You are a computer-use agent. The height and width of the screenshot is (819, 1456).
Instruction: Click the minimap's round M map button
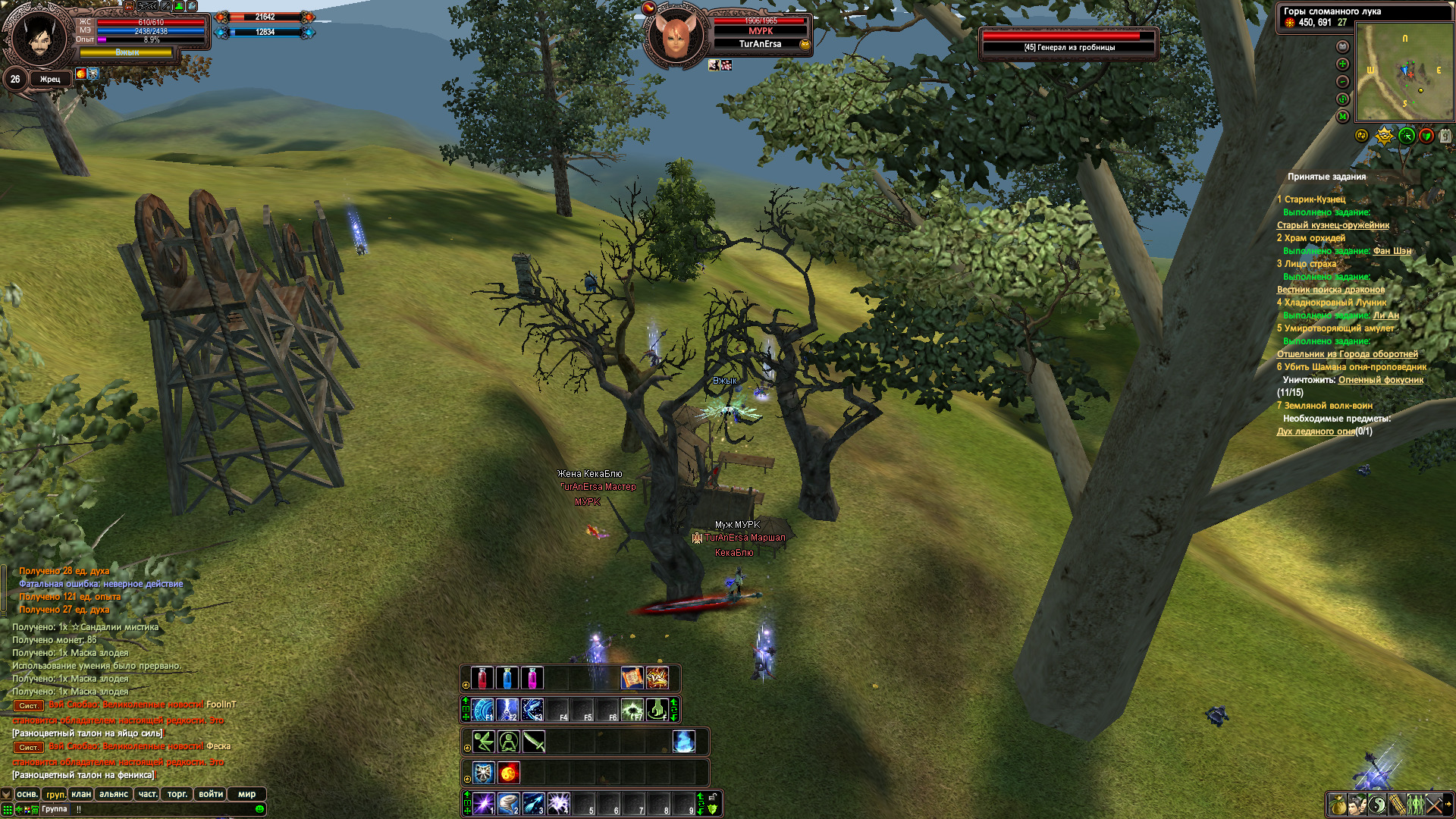[x=1343, y=117]
